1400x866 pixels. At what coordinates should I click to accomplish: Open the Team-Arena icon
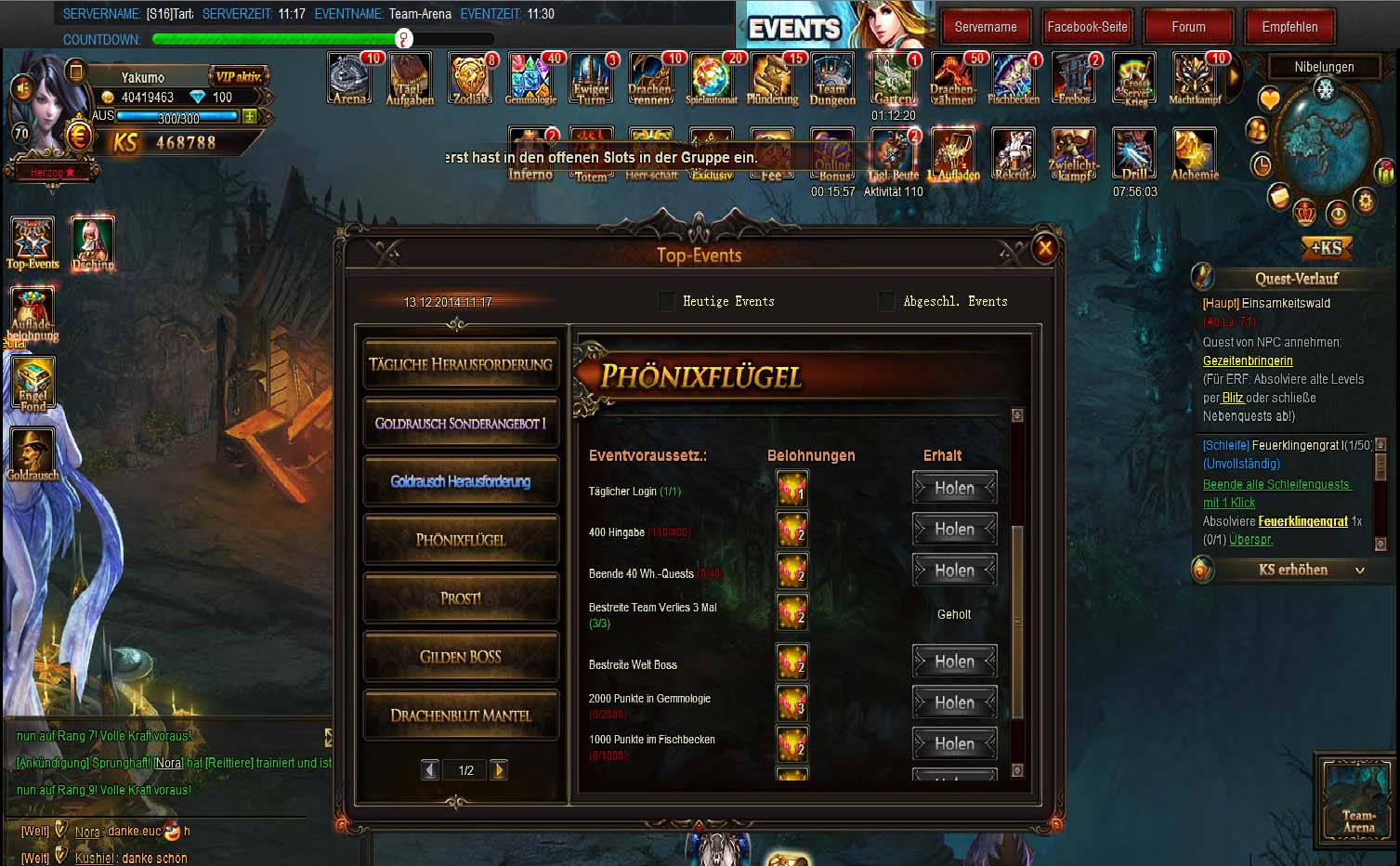1358,800
